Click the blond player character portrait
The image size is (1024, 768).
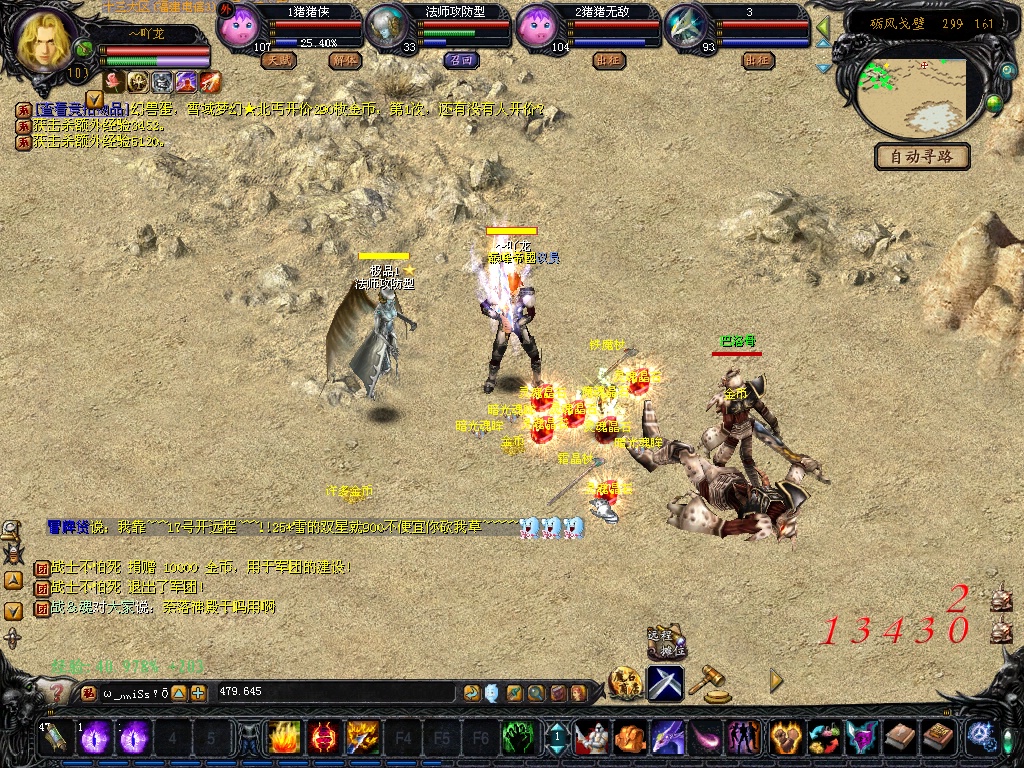(43, 40)
